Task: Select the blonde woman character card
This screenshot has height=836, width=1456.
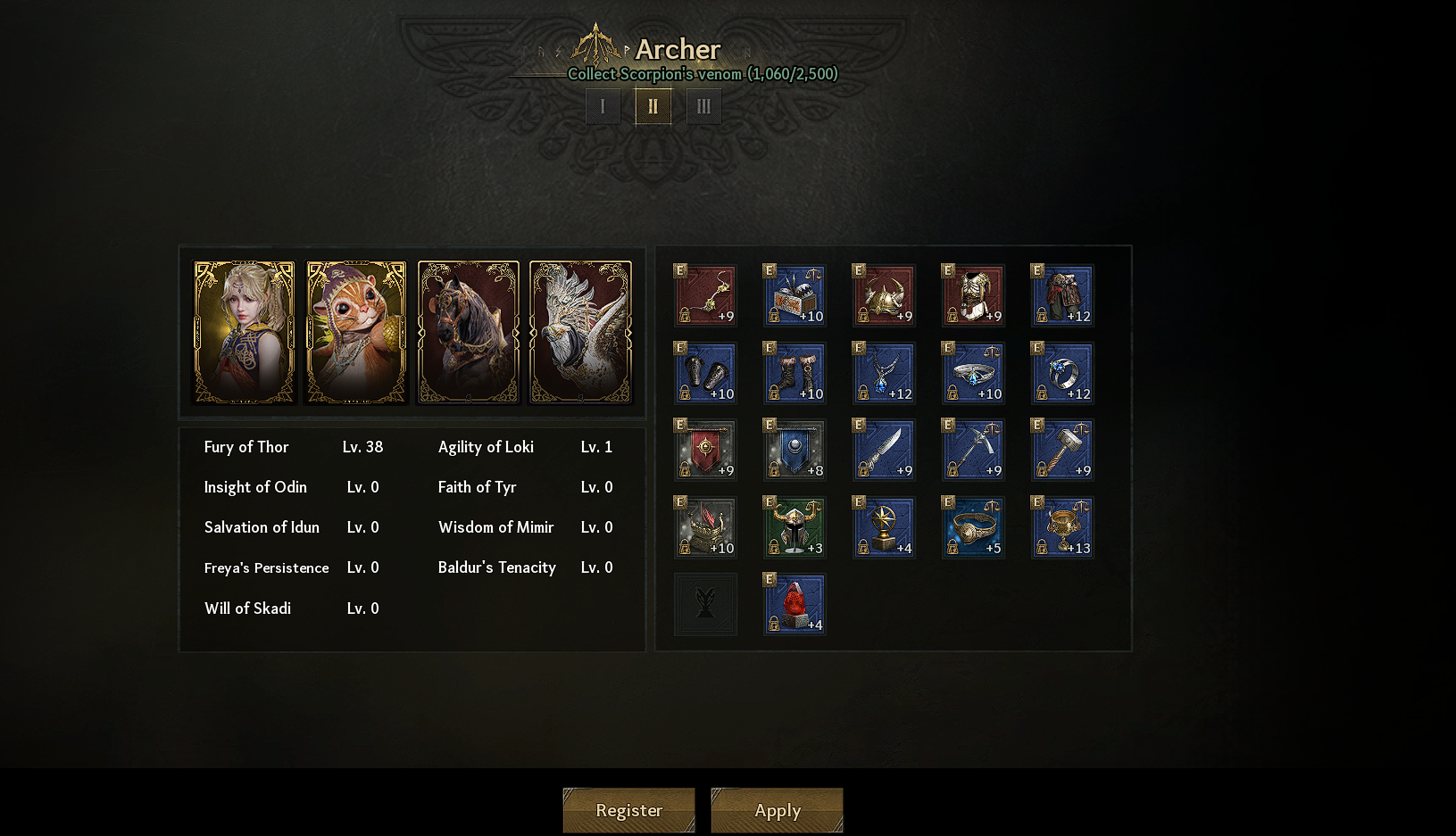Action: pos(244,332)
